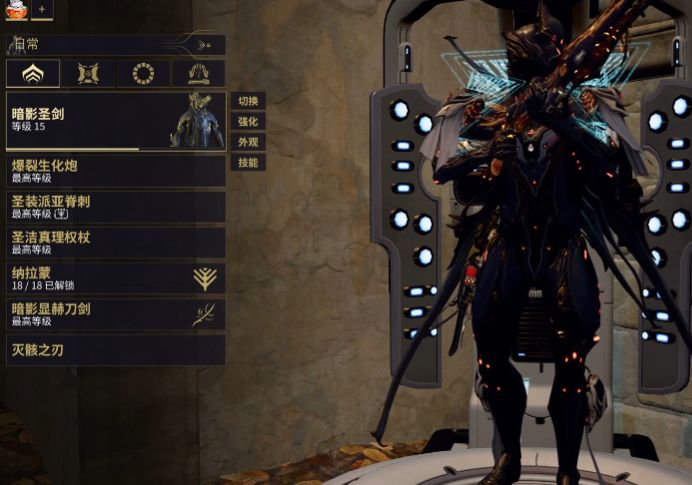Click the 切换 button
Image resolution: width=692 pixels, height=485 pixels.
pyautogui.click(x=248, y=101)
